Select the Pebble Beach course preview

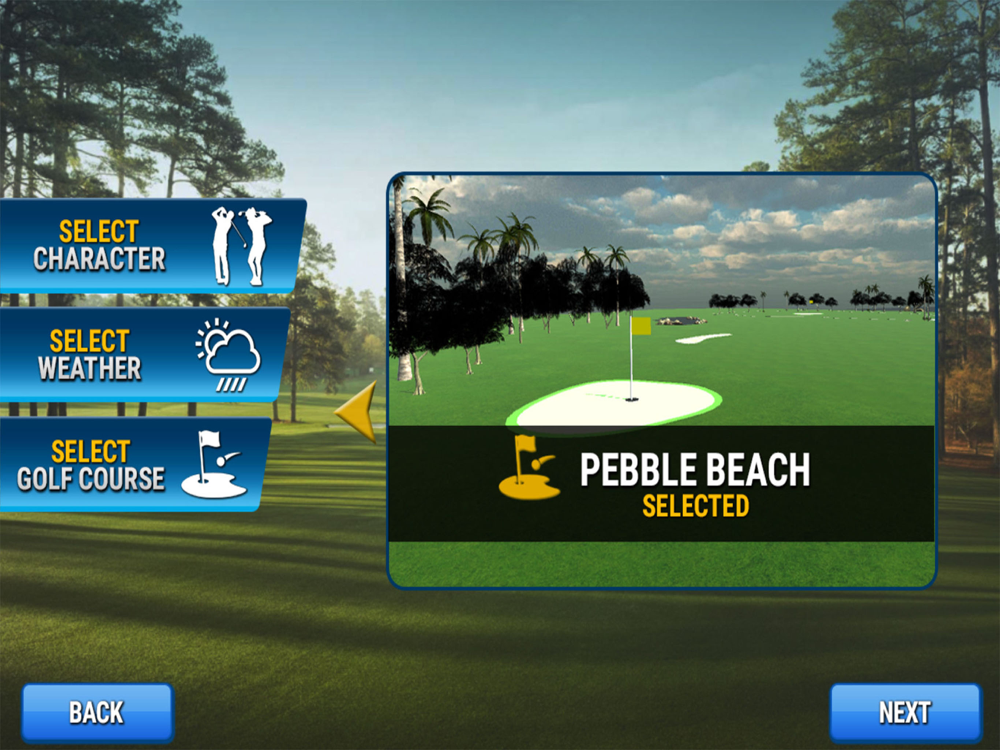661,380
